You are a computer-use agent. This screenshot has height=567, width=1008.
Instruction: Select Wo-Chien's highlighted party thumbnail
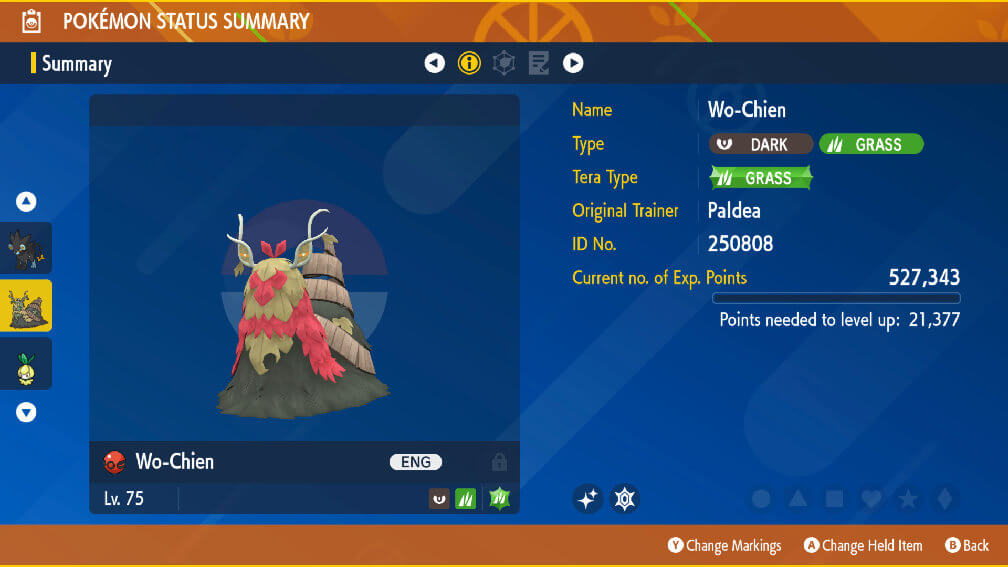click(x=26, y=306)
